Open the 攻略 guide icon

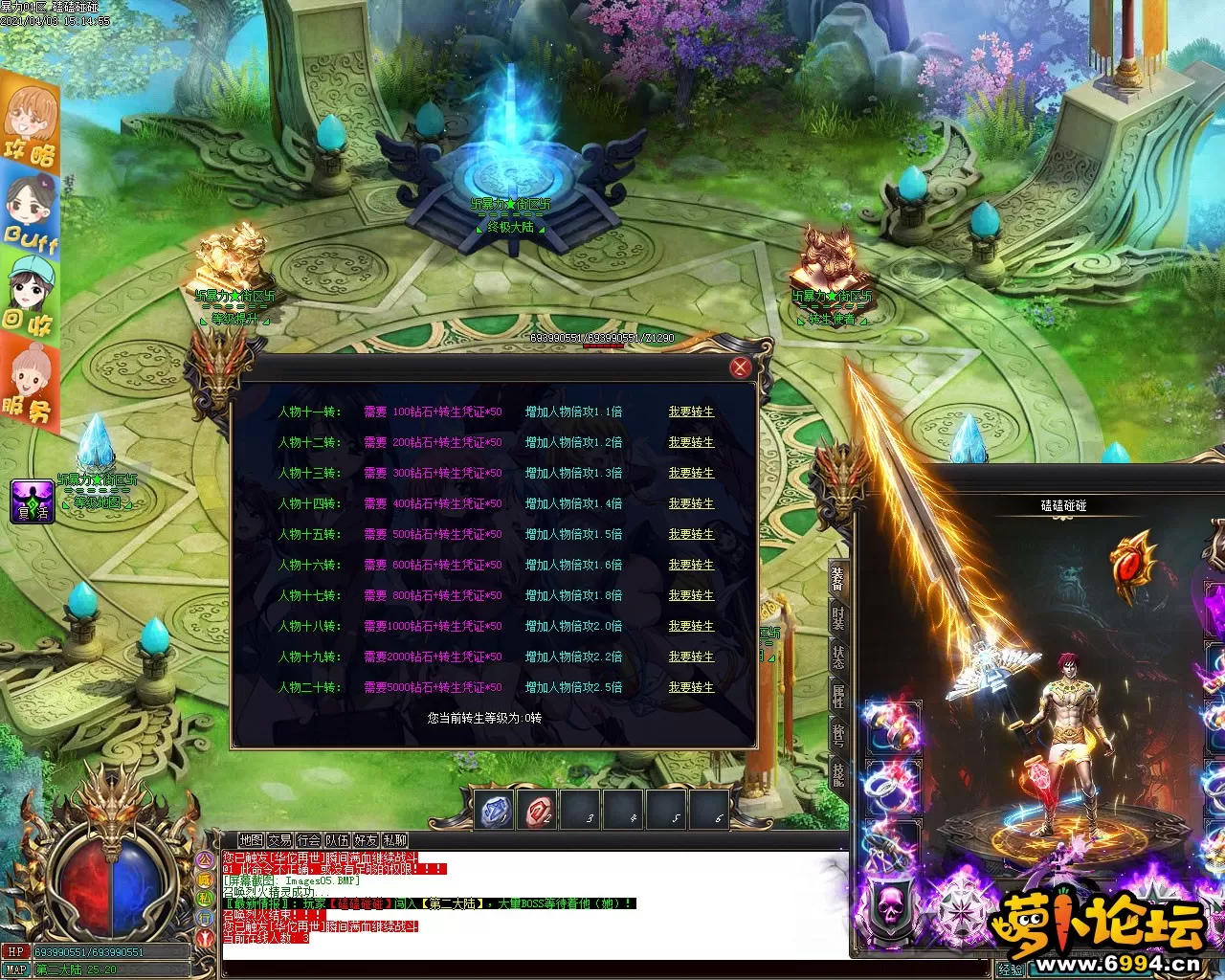(x=30, y=124)
